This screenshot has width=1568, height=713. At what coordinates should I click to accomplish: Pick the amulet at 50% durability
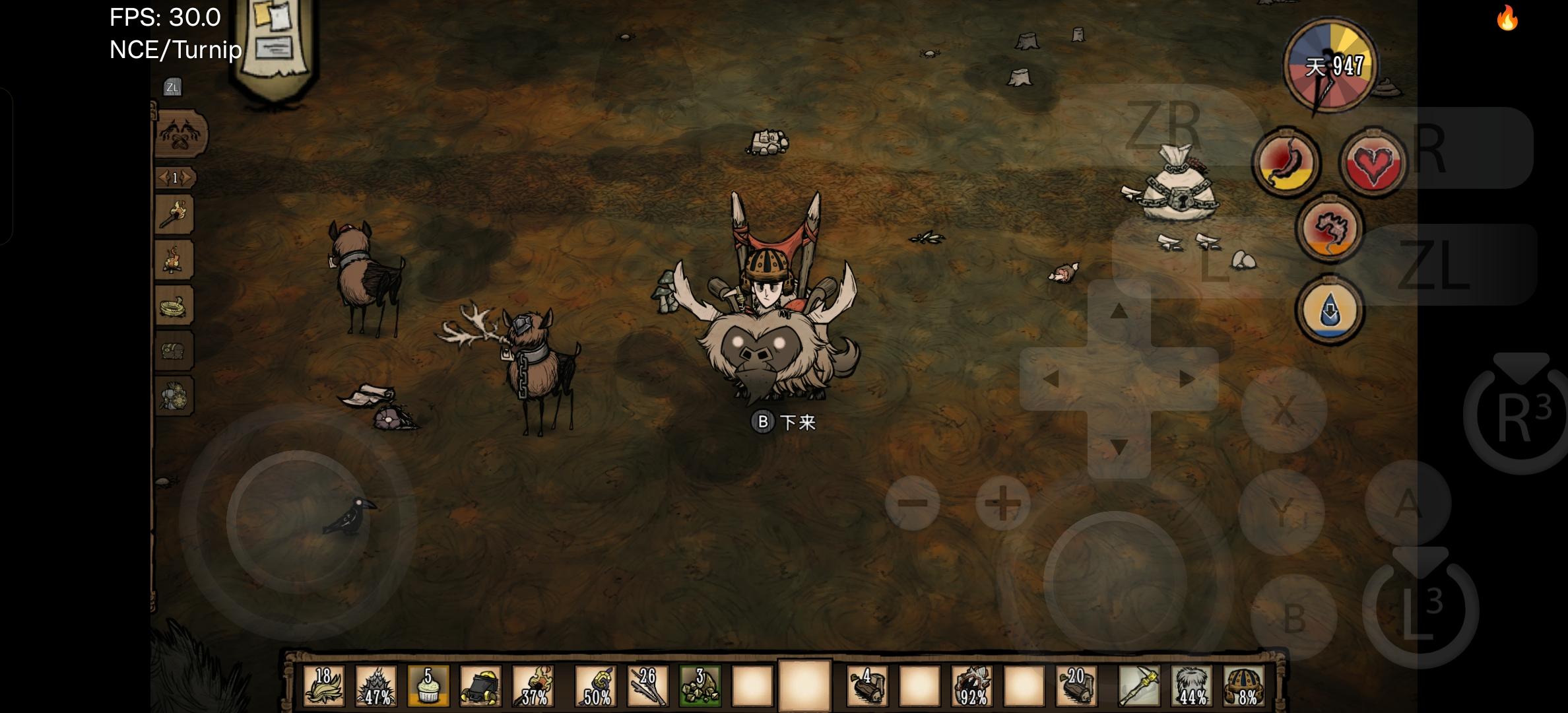coord(595,686)
